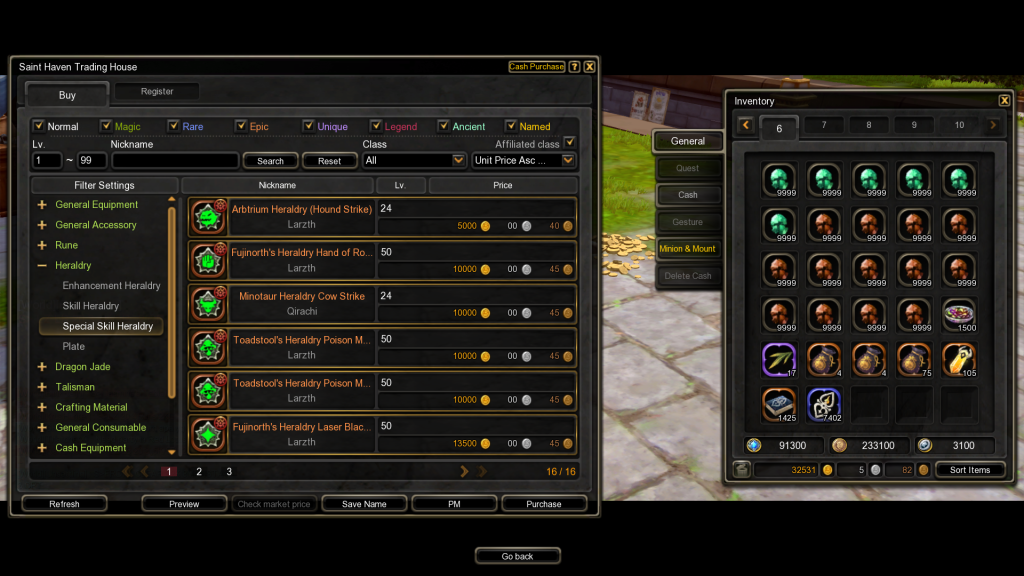Purchase the selected item
Screen dimensions: 1024x576
[x=544, y=504]
